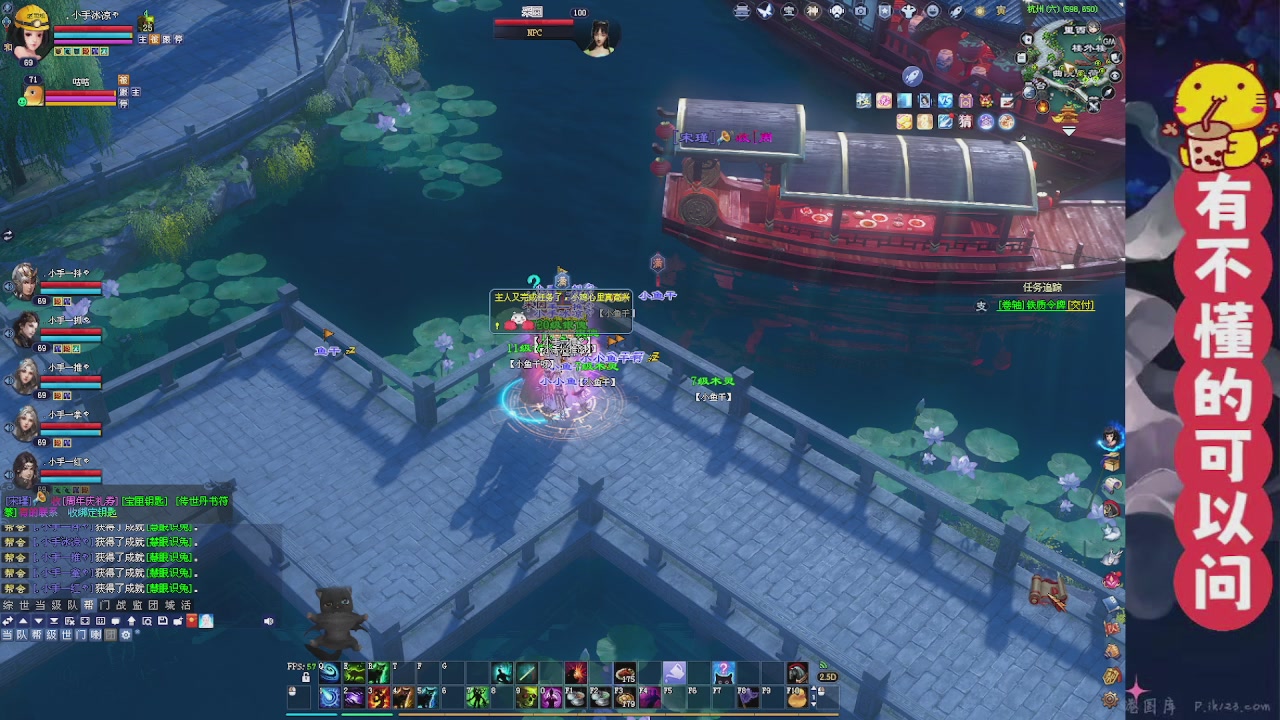The height and width of the screenshot is (720, 1280).
Task: Select the 帮 guild chat tab
Action: click(x=89, y=605)
